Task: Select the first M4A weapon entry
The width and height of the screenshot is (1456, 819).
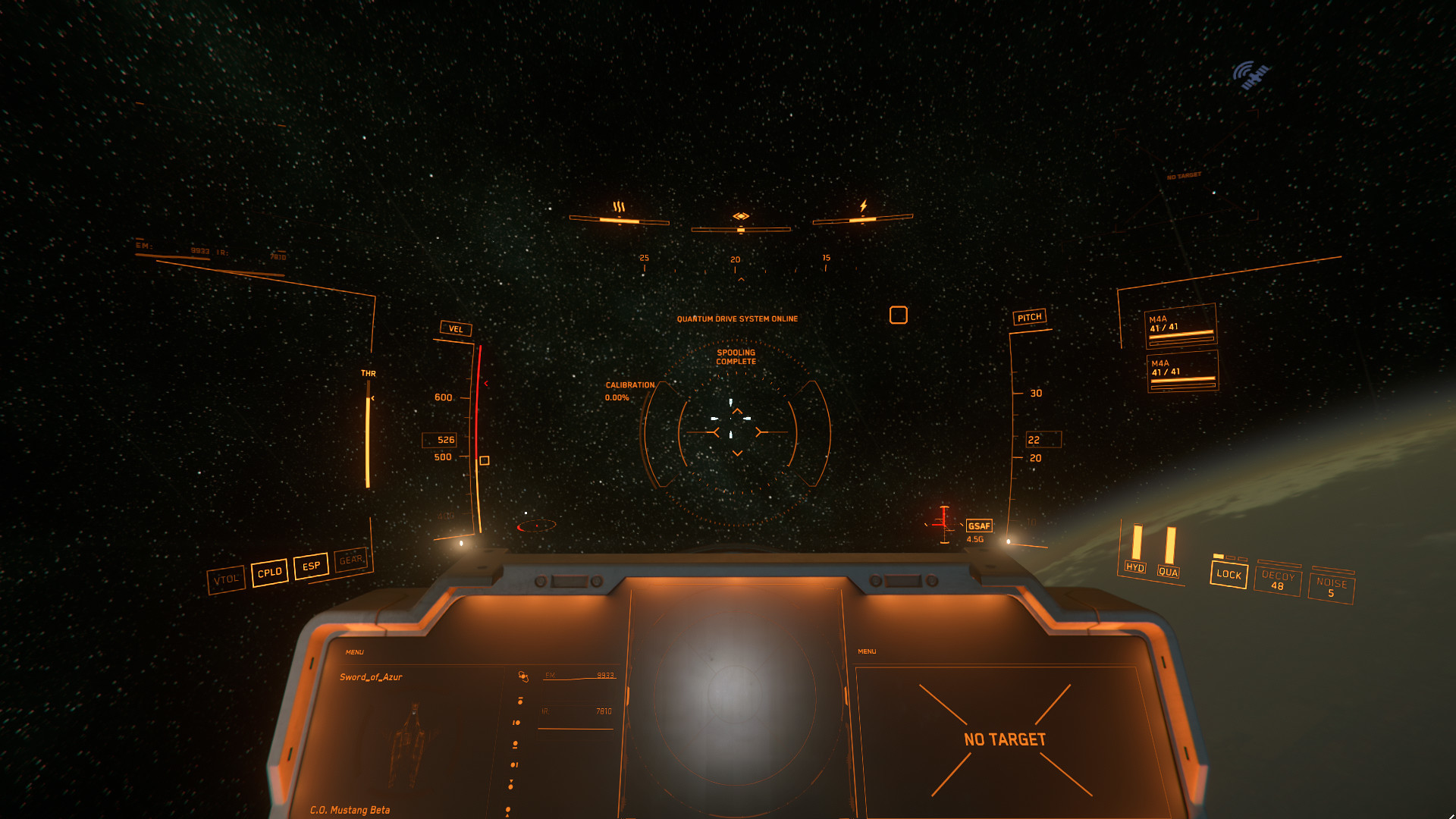Action: [1181, 326]
